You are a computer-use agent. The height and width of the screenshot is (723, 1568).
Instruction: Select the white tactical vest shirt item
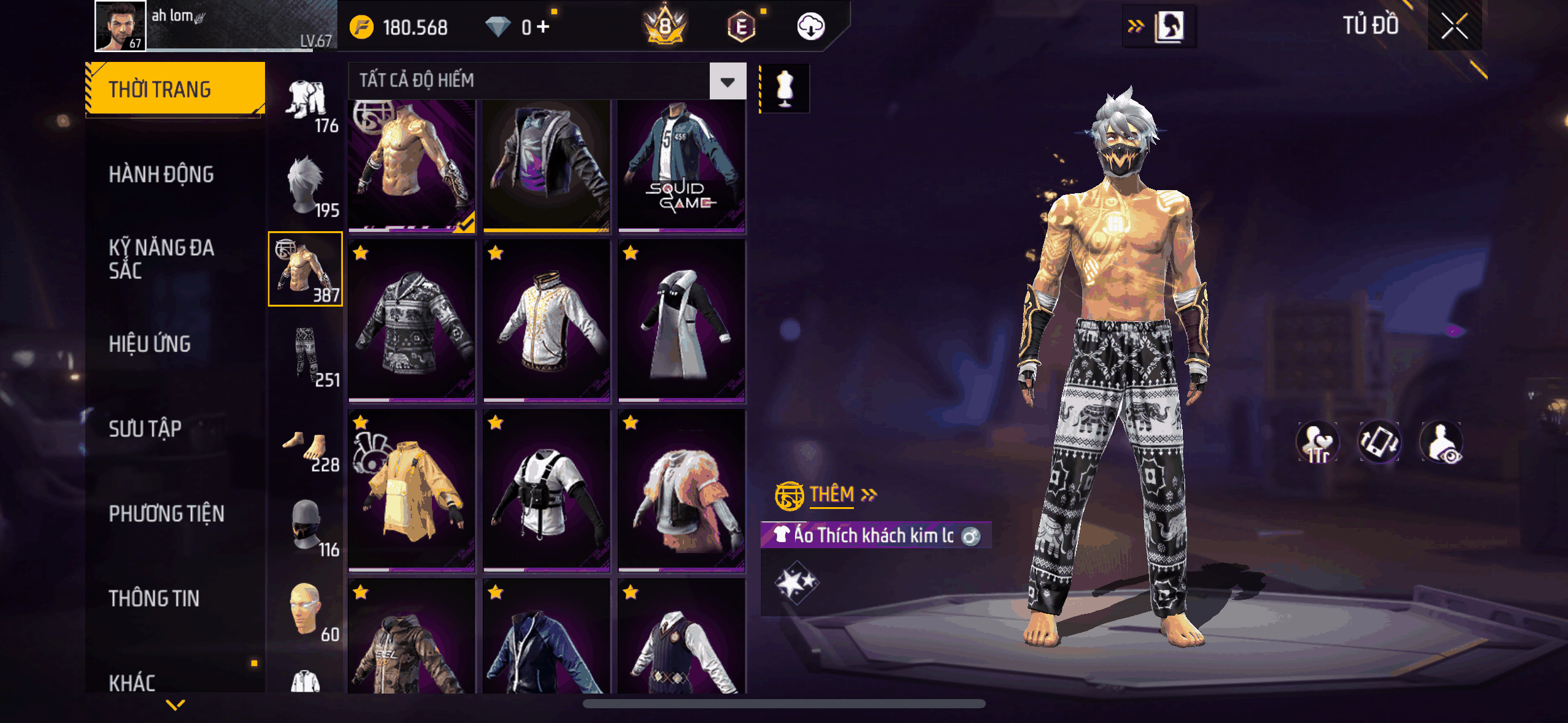tap(546, 491)
